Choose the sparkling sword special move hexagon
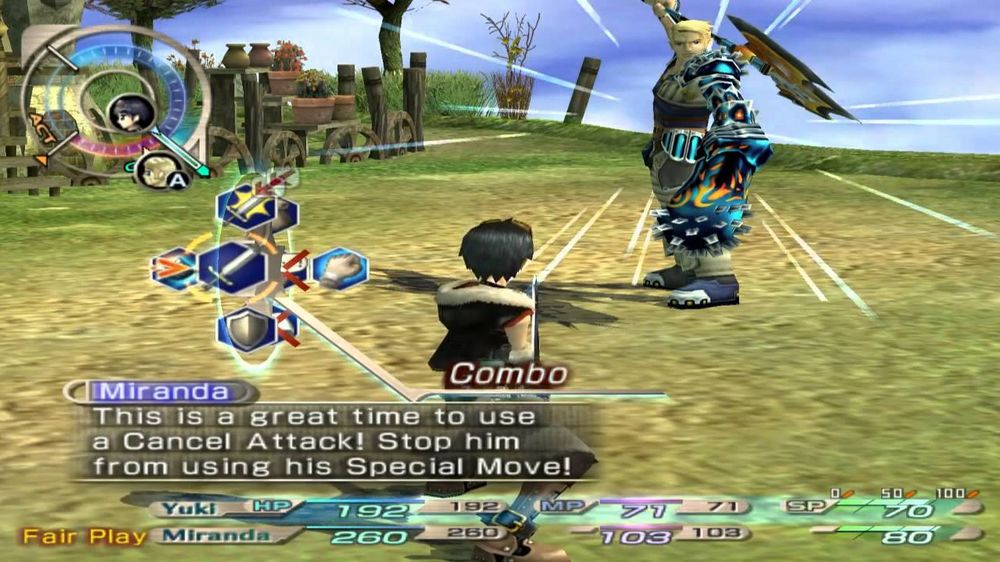This screenshot has height=562, width=1000. (x=245, y=209)
